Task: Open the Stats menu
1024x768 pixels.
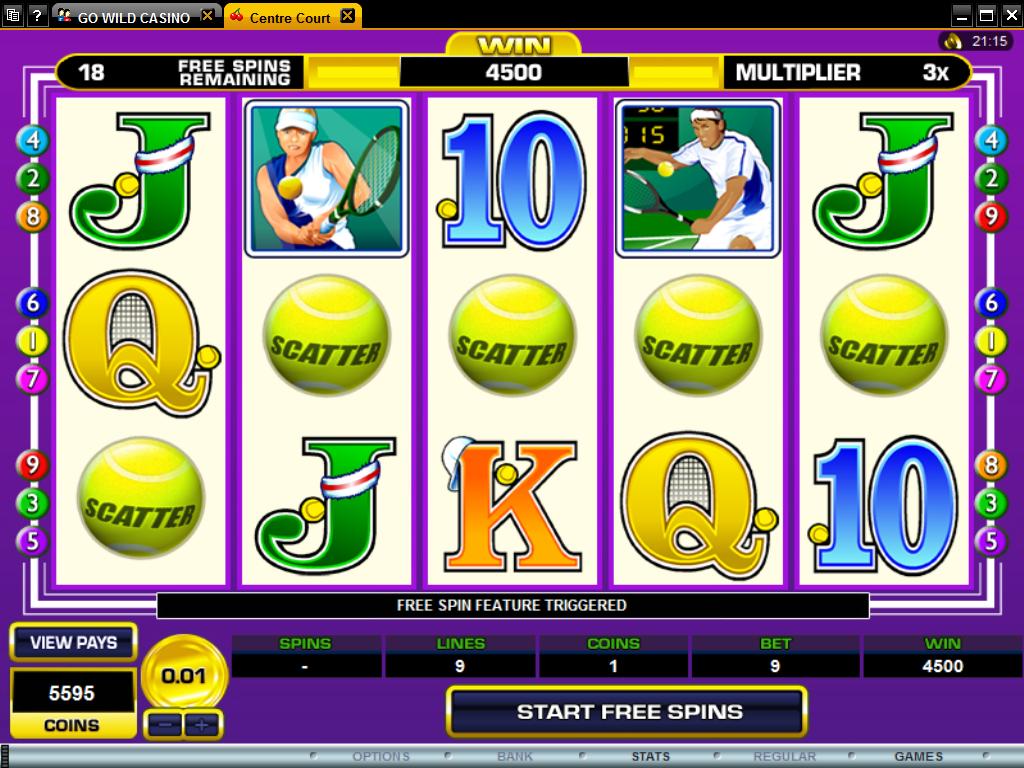Action: (x=650, y=757)
